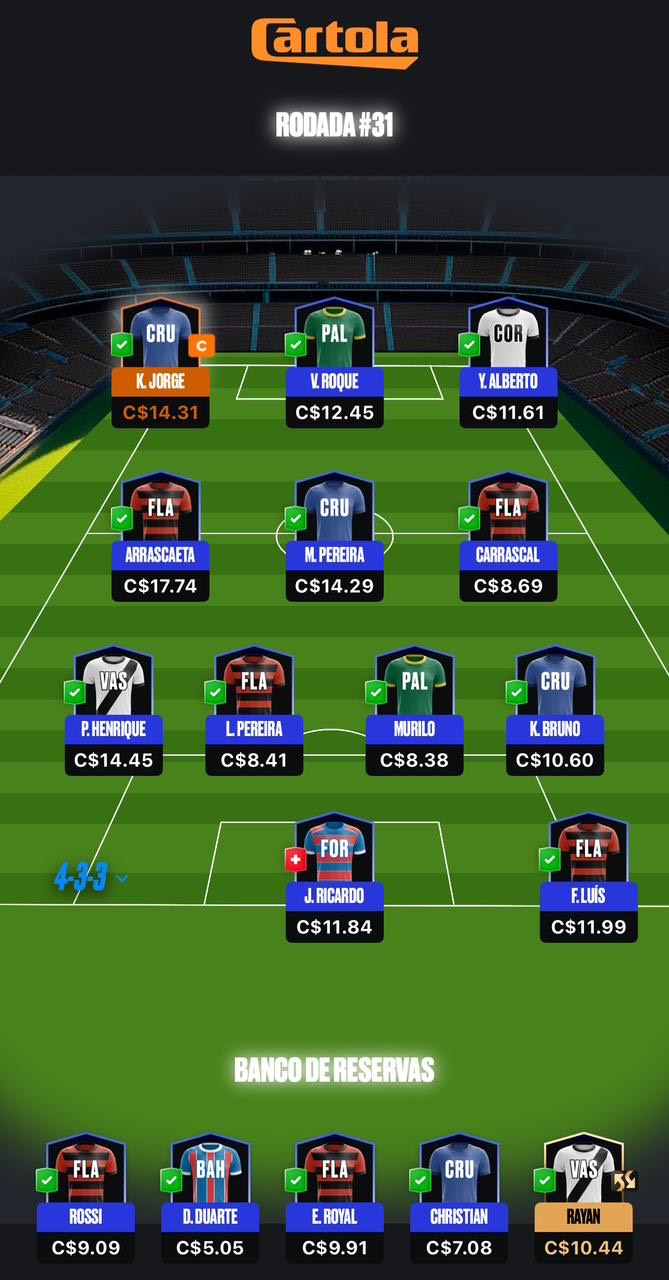Select M. Pereira's midfielder card
The height and width of the screenshot is (1280, 669).
[x=334, y=536]
